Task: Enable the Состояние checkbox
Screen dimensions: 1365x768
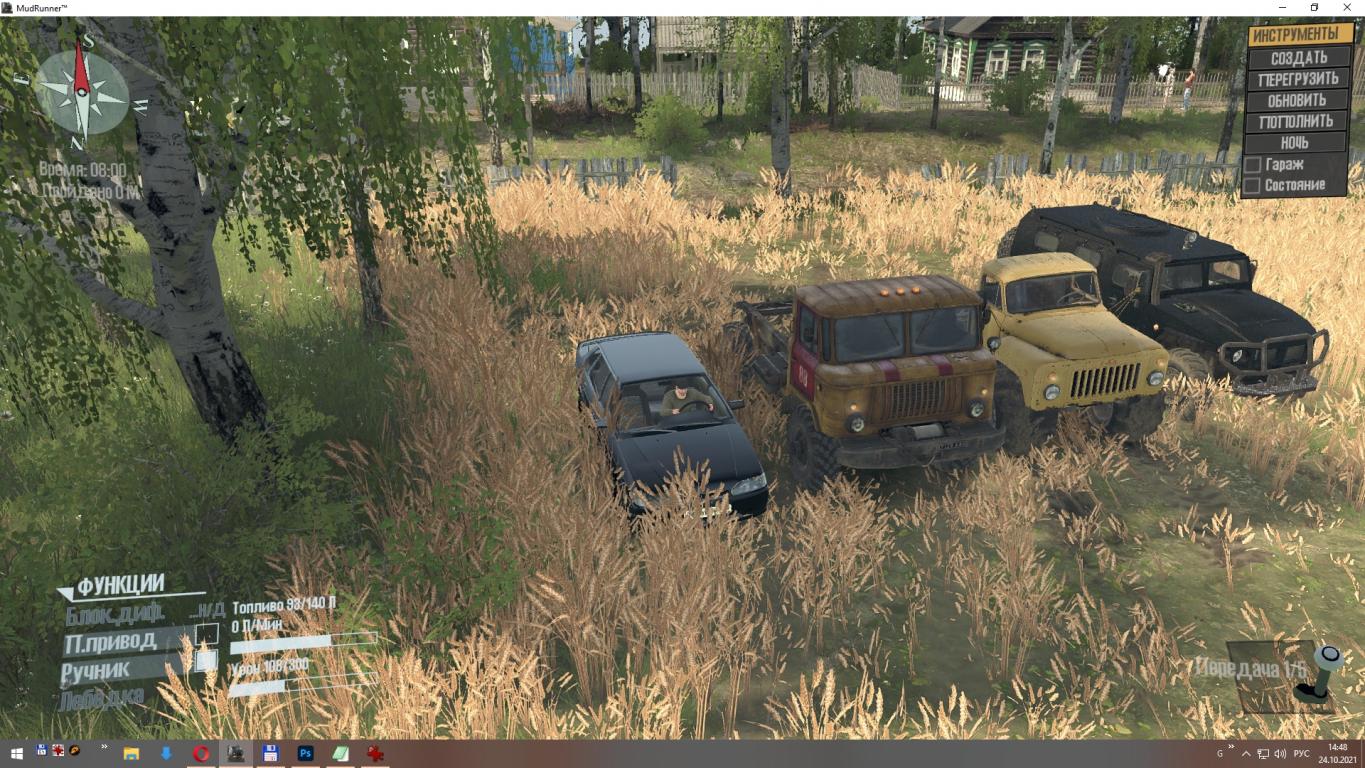Action: tap(1252, 185)
